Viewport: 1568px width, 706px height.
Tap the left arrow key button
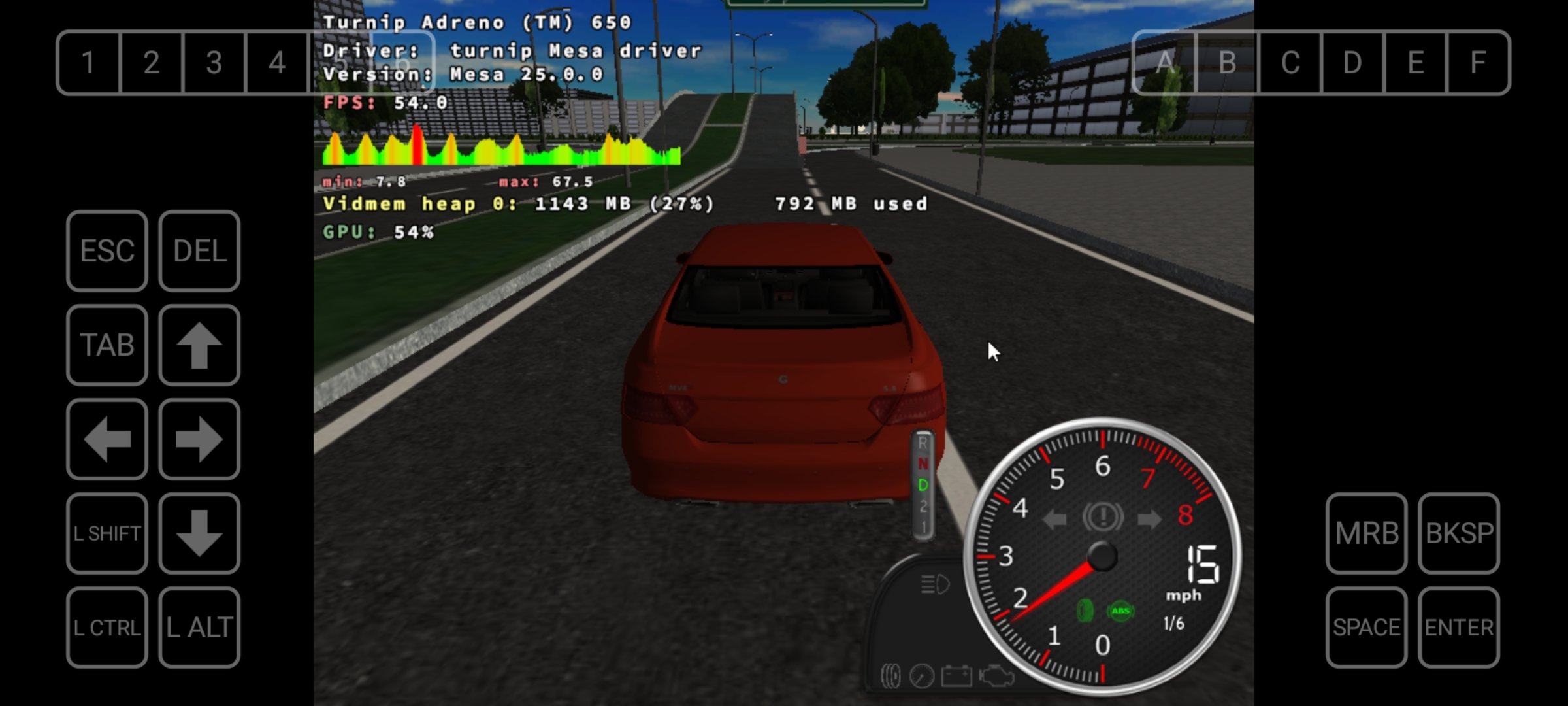[x=107, y=439]
